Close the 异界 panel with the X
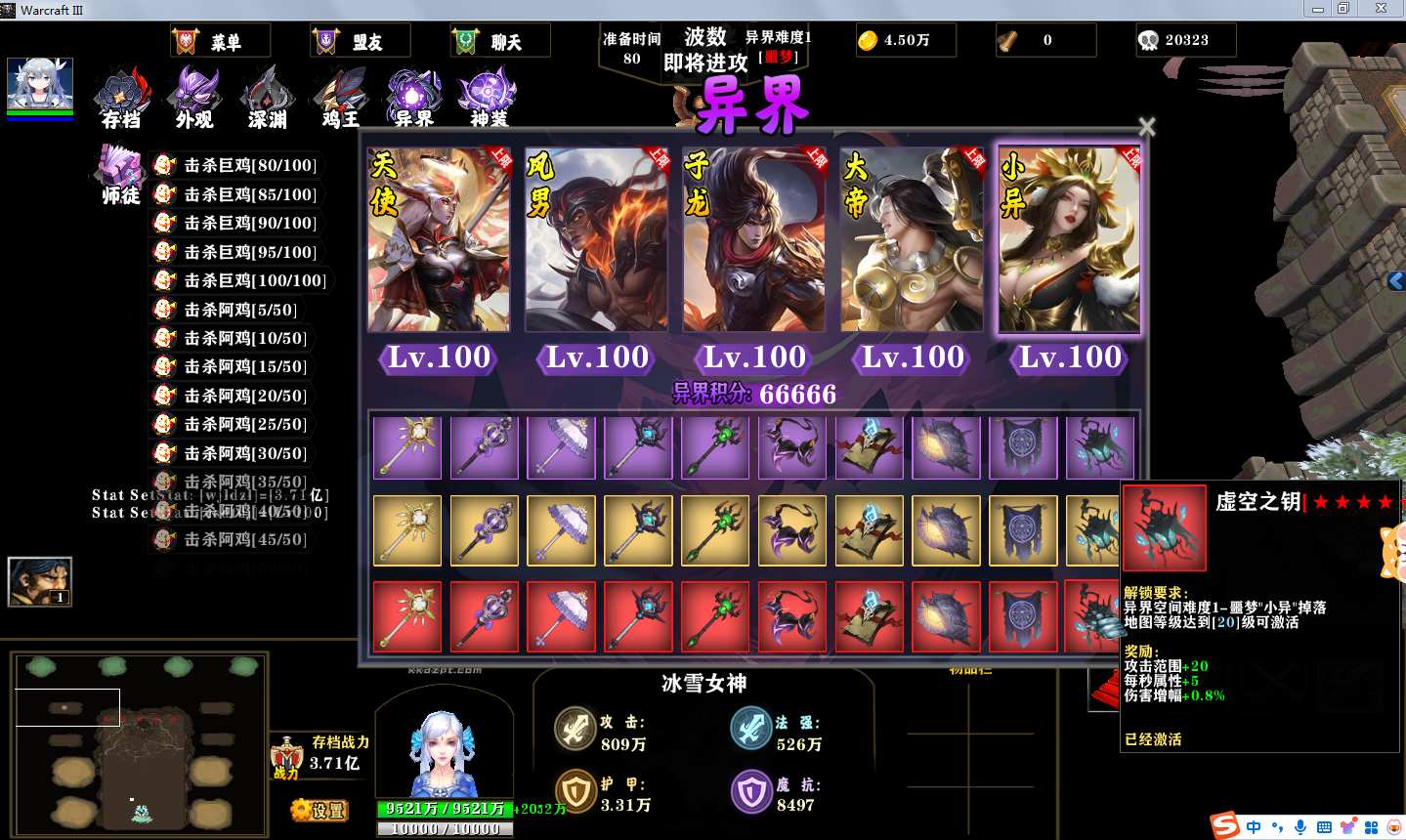The image size is (1406, 840). (1147, 127)
